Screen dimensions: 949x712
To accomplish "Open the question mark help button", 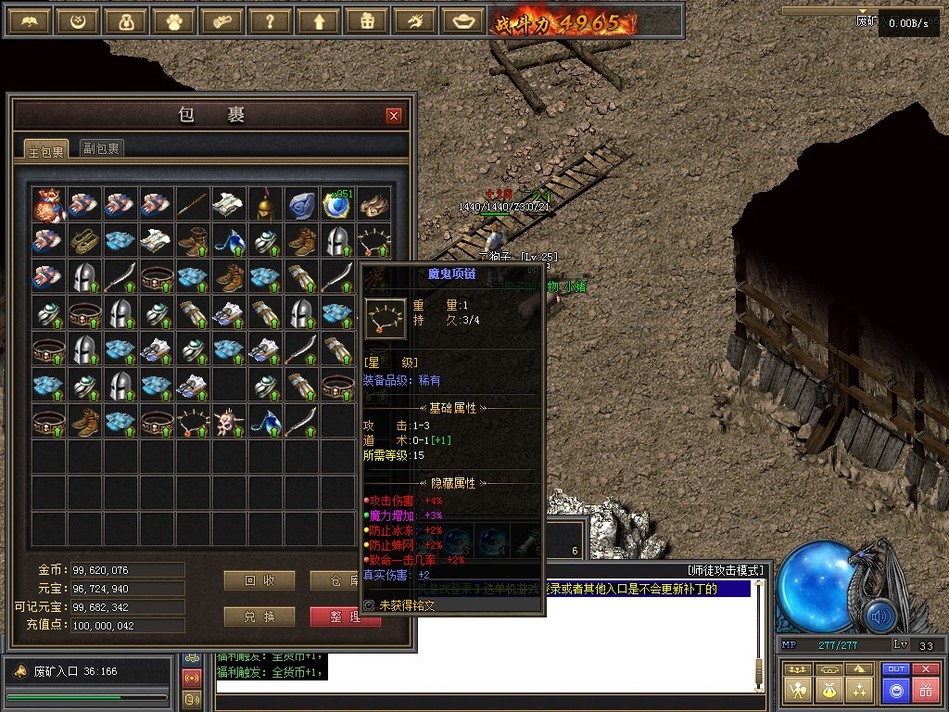I will (270, 21).
